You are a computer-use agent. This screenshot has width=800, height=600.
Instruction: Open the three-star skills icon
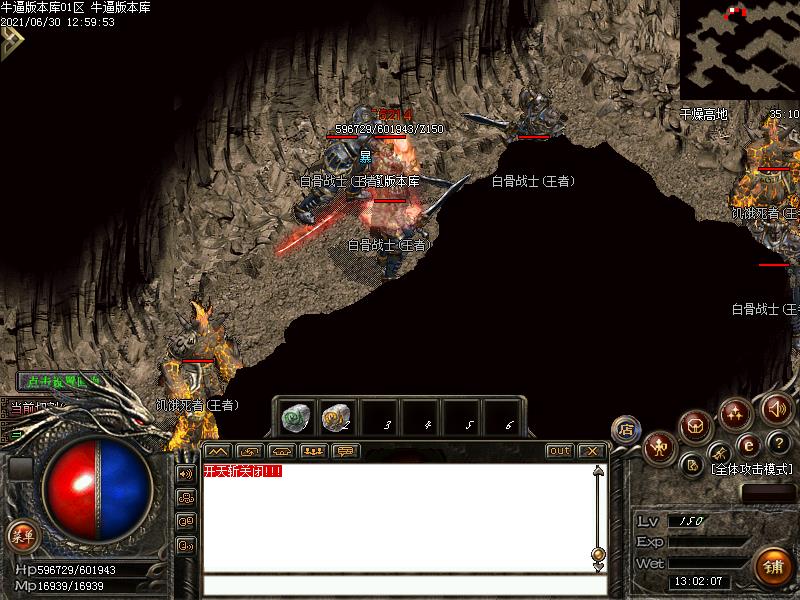coord(736,411)
